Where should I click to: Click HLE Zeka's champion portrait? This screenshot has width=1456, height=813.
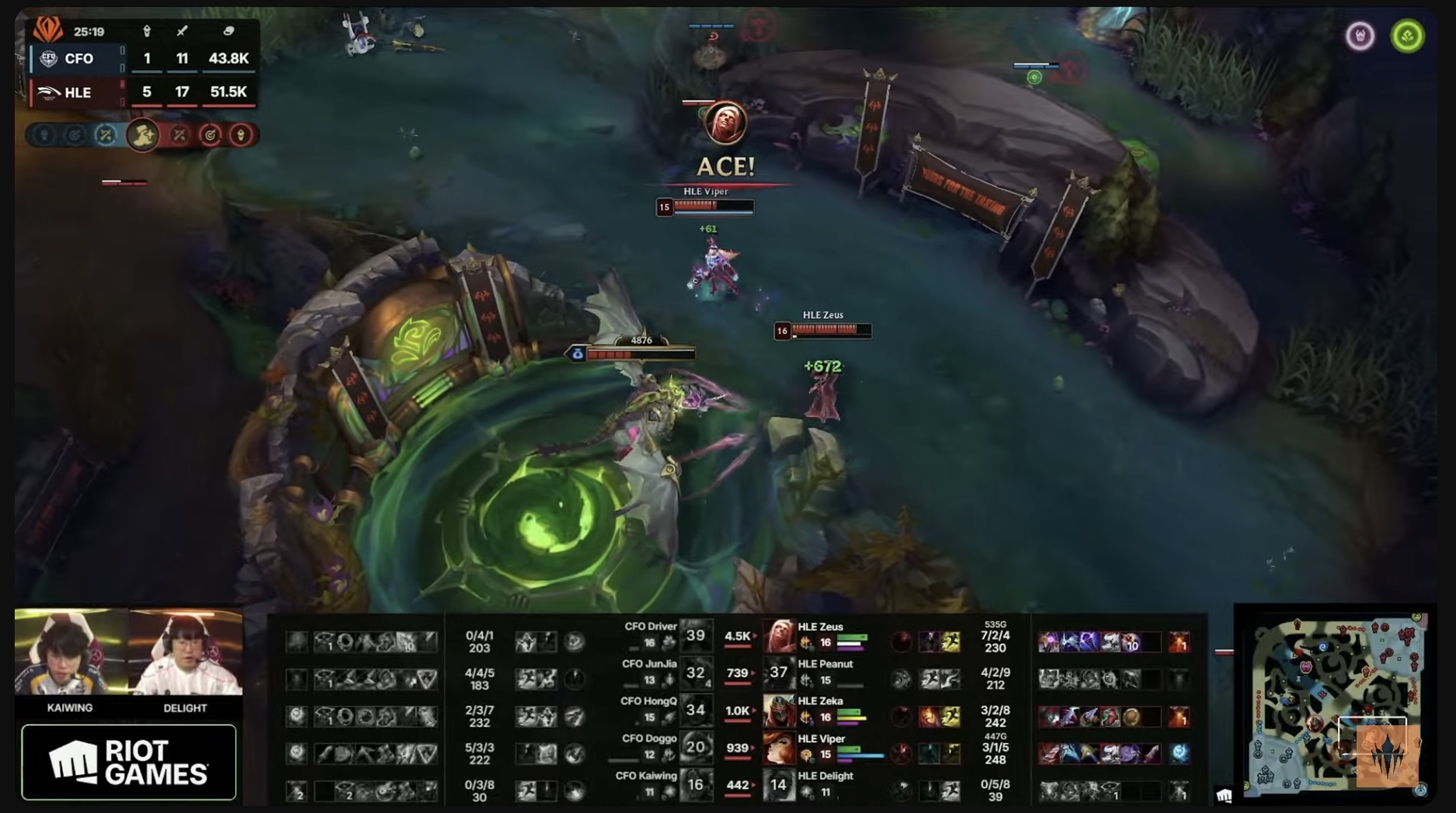click(779, 711)
